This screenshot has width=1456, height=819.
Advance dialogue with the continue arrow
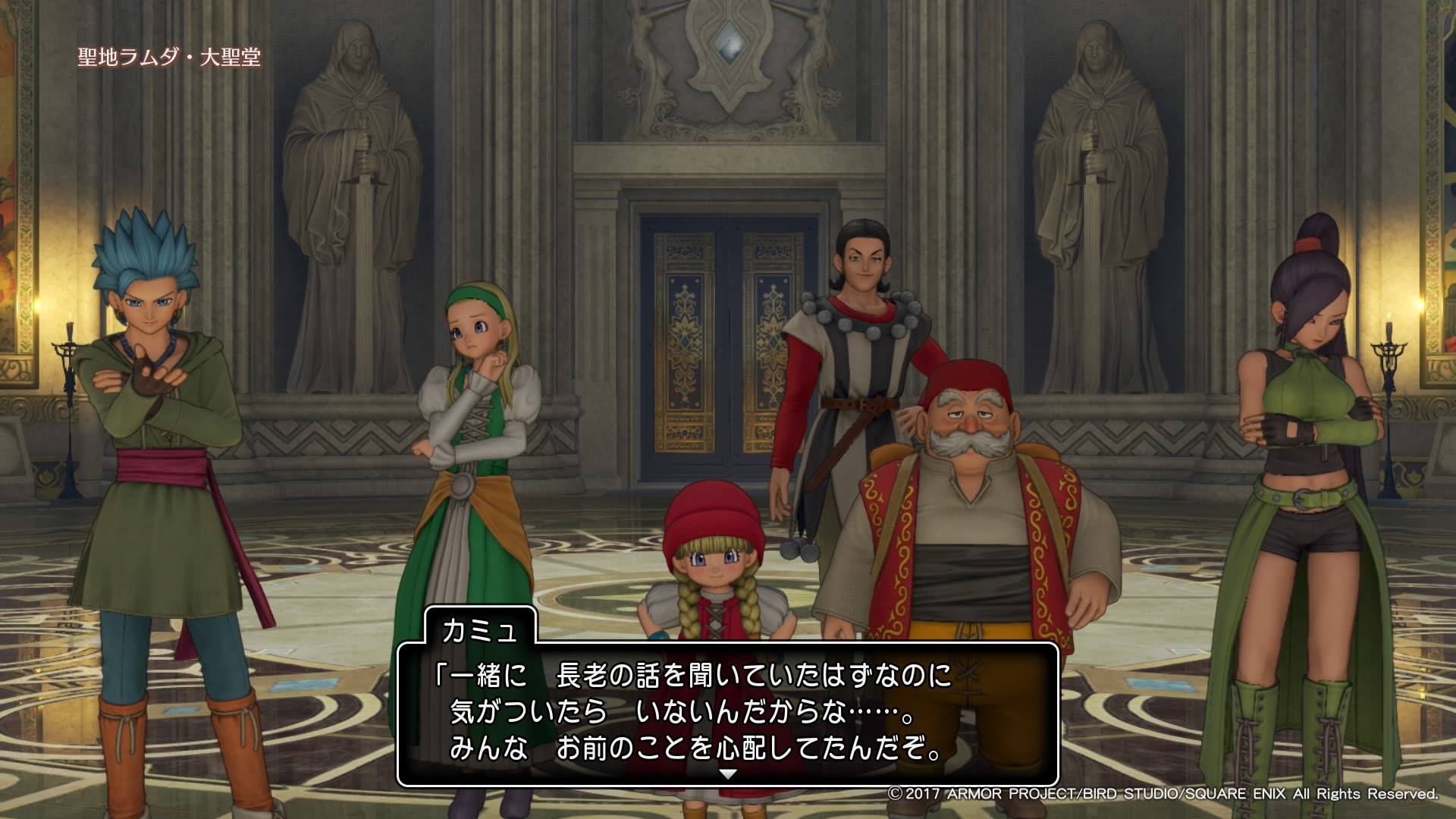tap(727, 775)
